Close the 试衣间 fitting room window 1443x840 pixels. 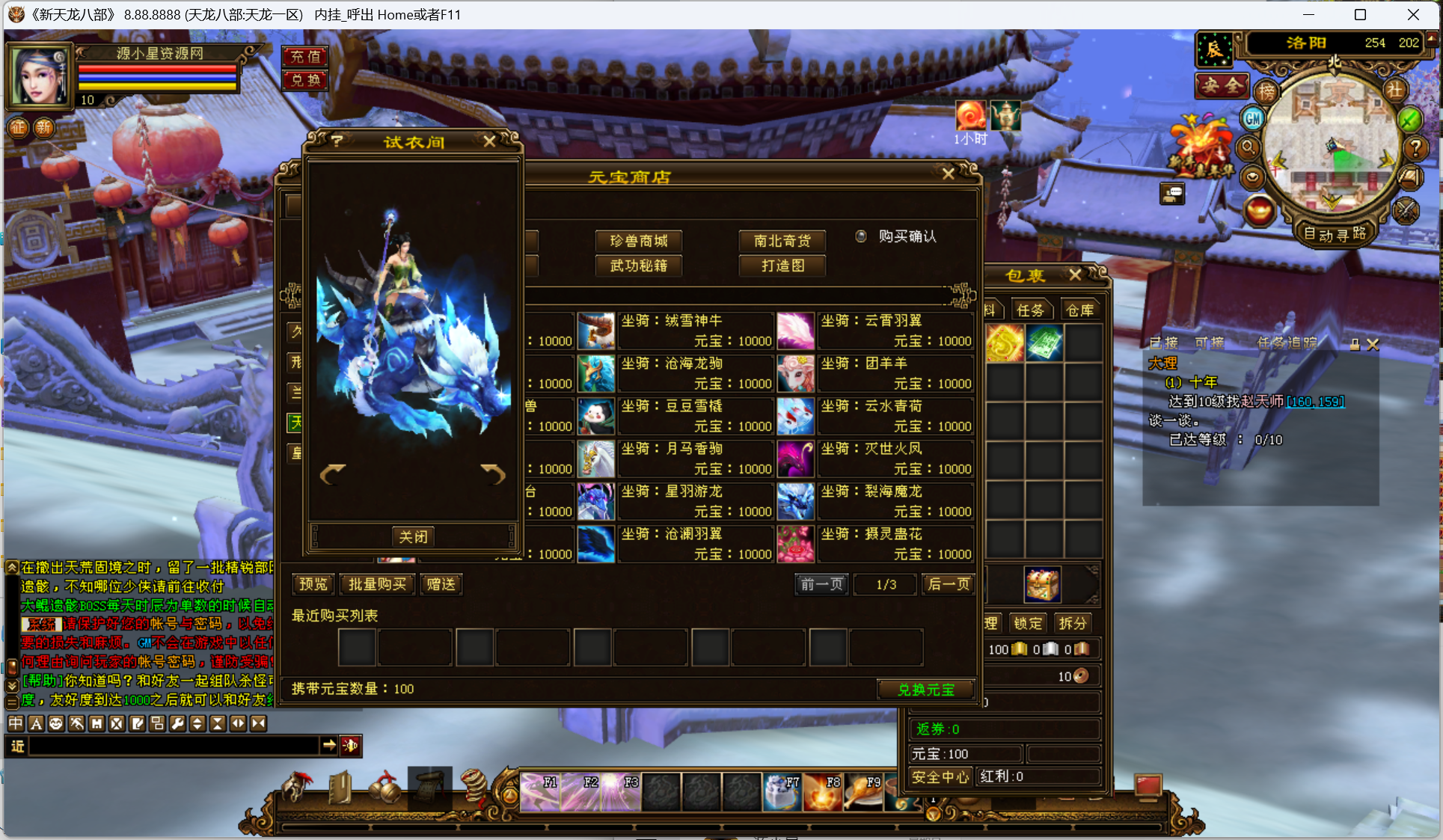point(489,141)
